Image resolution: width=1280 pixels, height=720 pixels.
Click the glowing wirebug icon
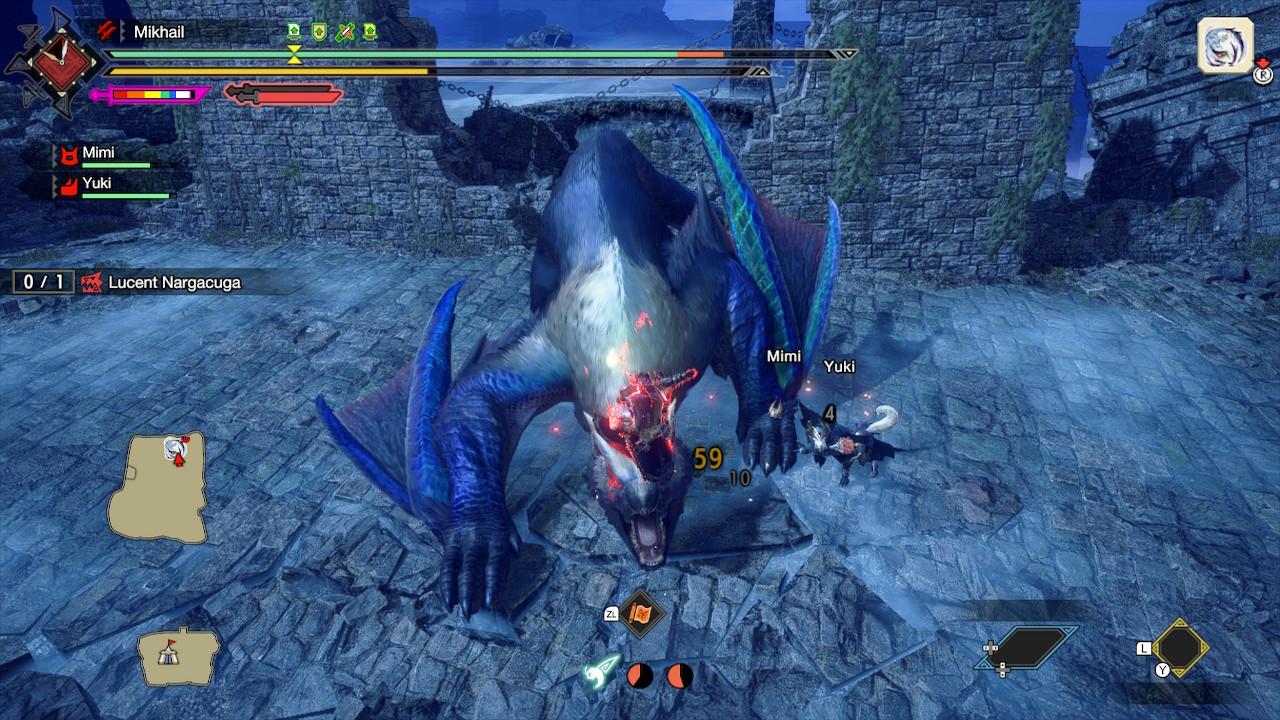point(603,671)
